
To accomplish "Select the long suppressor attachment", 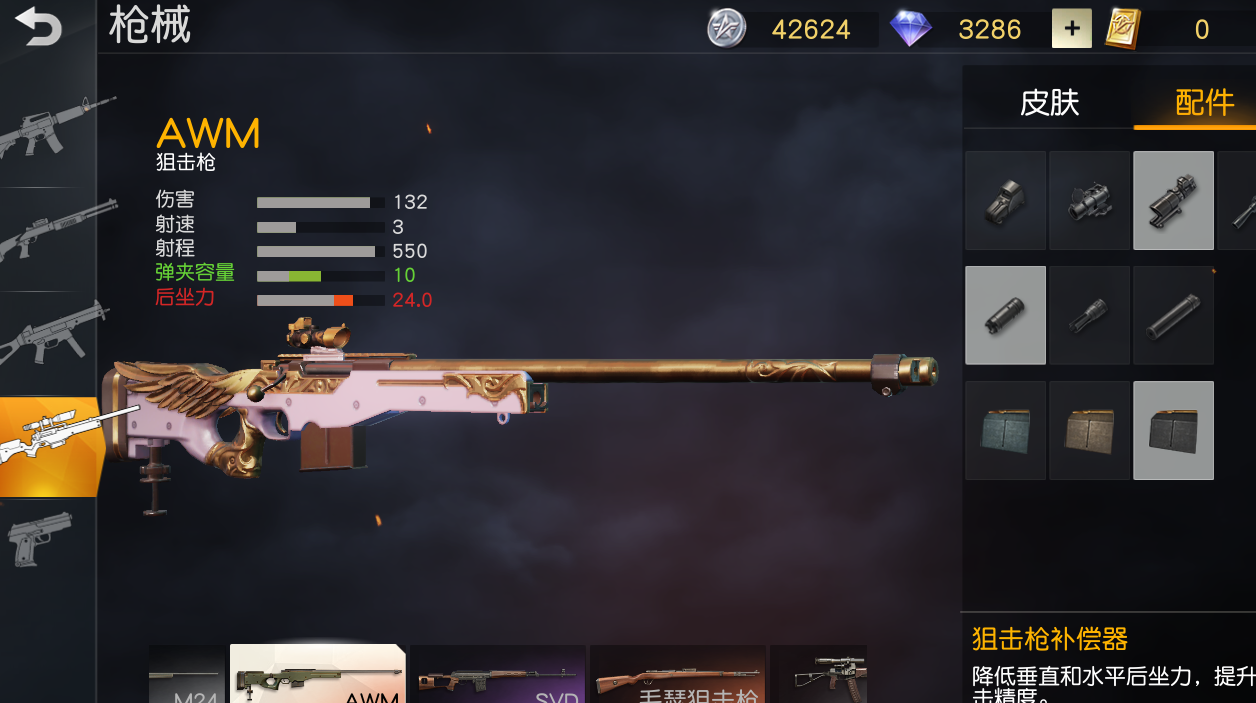I will click(x=1173, y=315).
